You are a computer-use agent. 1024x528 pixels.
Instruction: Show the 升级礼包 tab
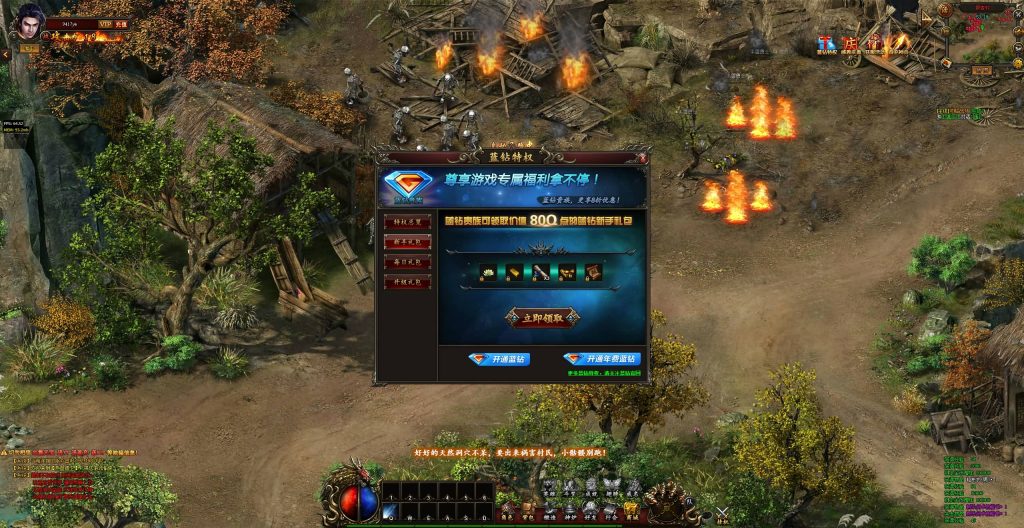(x=407, y=282)
